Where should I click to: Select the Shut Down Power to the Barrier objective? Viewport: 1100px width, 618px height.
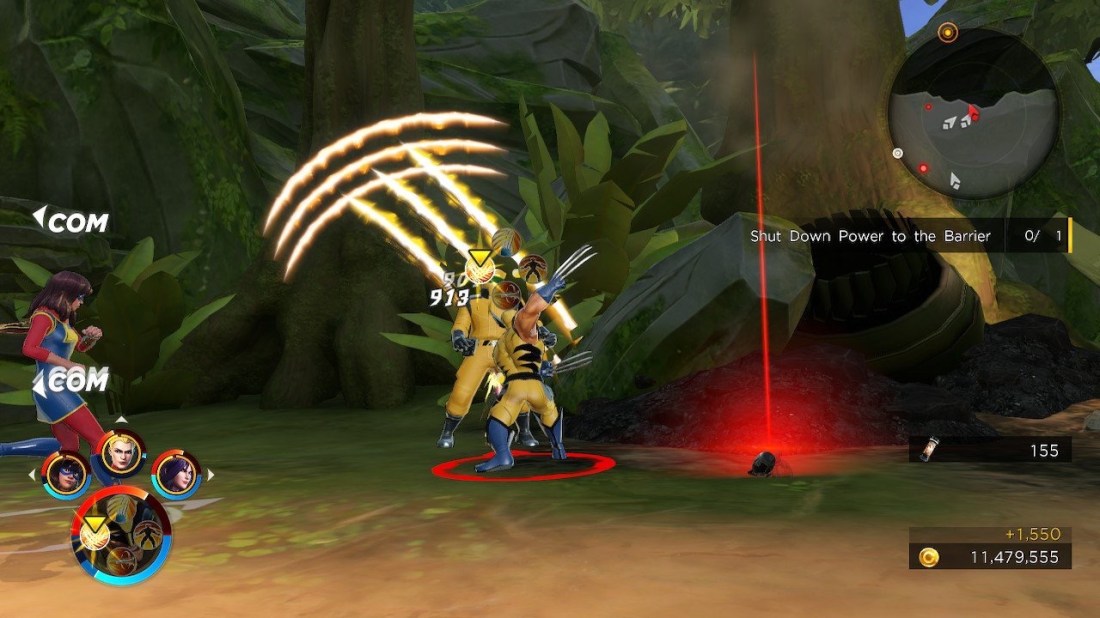(871, 236)
